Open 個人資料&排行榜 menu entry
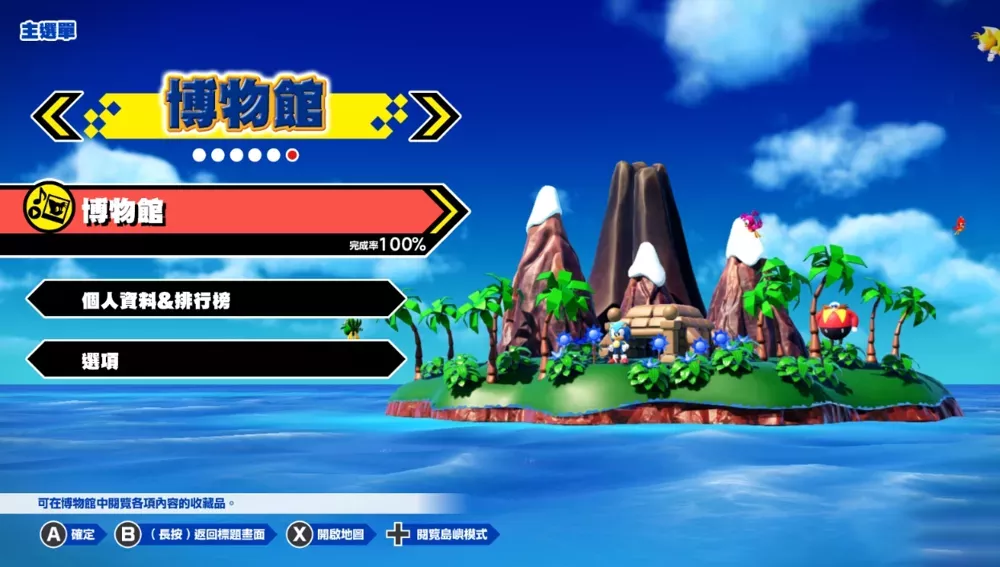 215,299
